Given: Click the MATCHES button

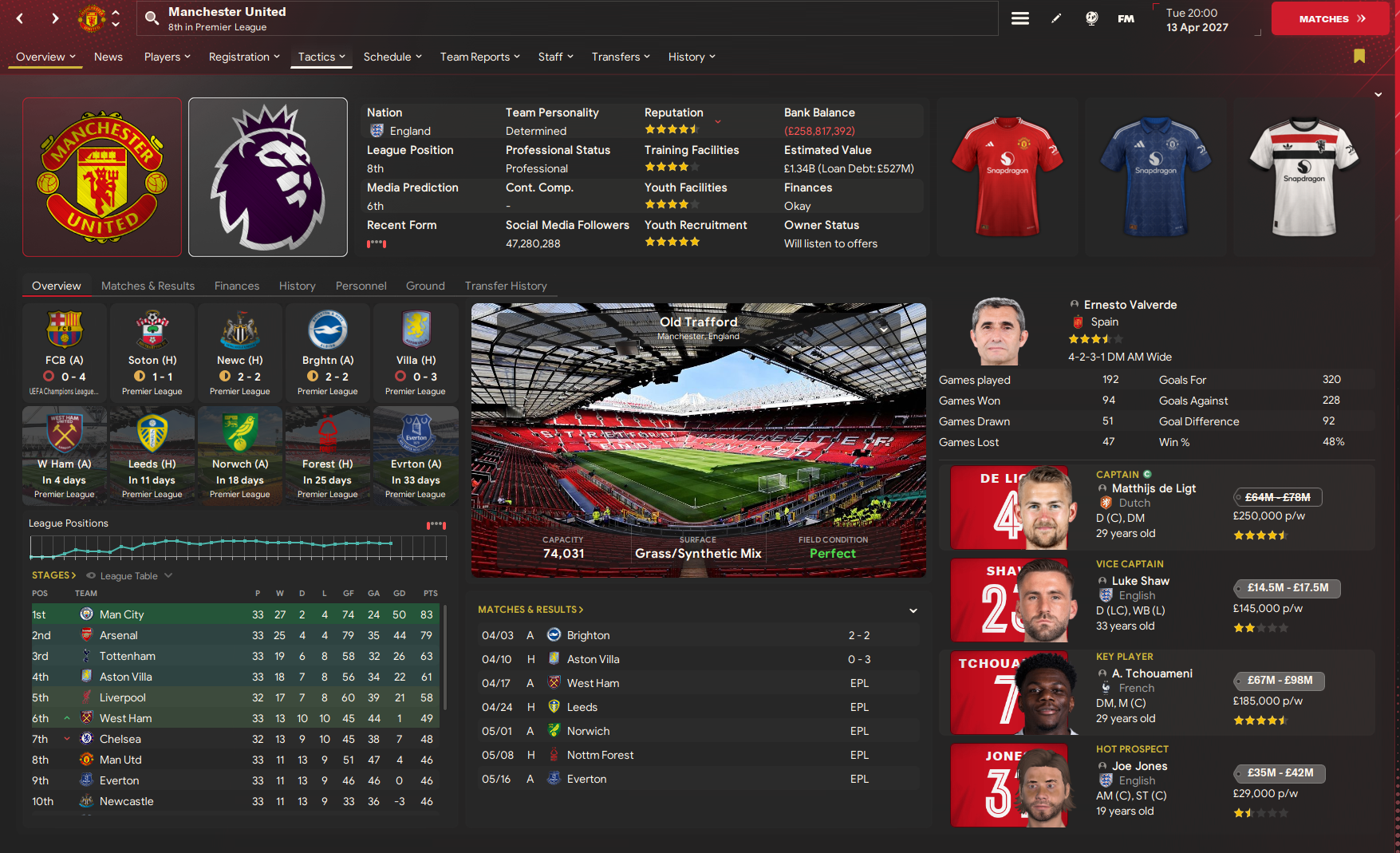Looking at the screenshot, I should pos(1329,17).
